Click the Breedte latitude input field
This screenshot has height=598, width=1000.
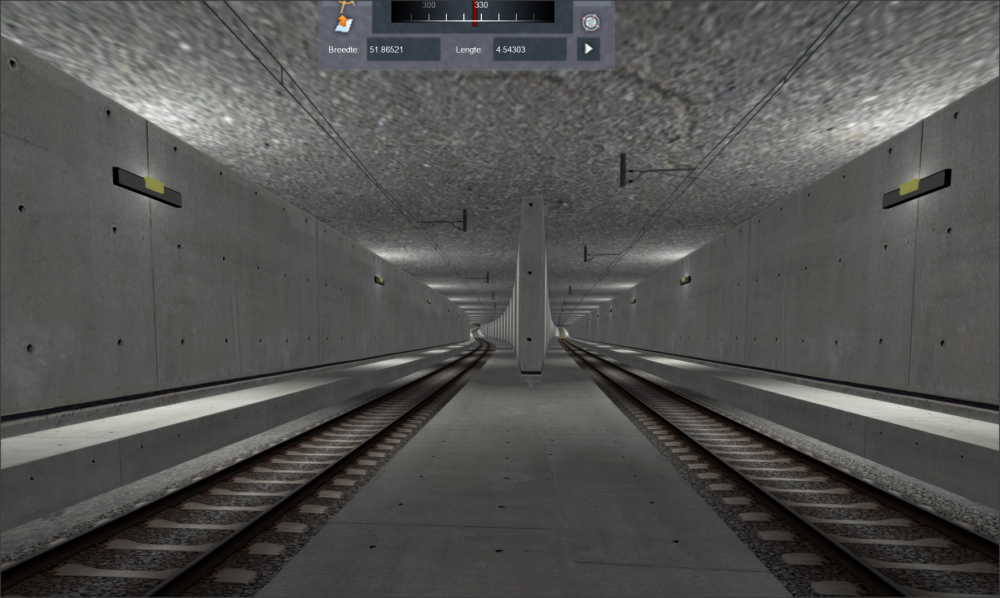(403, 49)
